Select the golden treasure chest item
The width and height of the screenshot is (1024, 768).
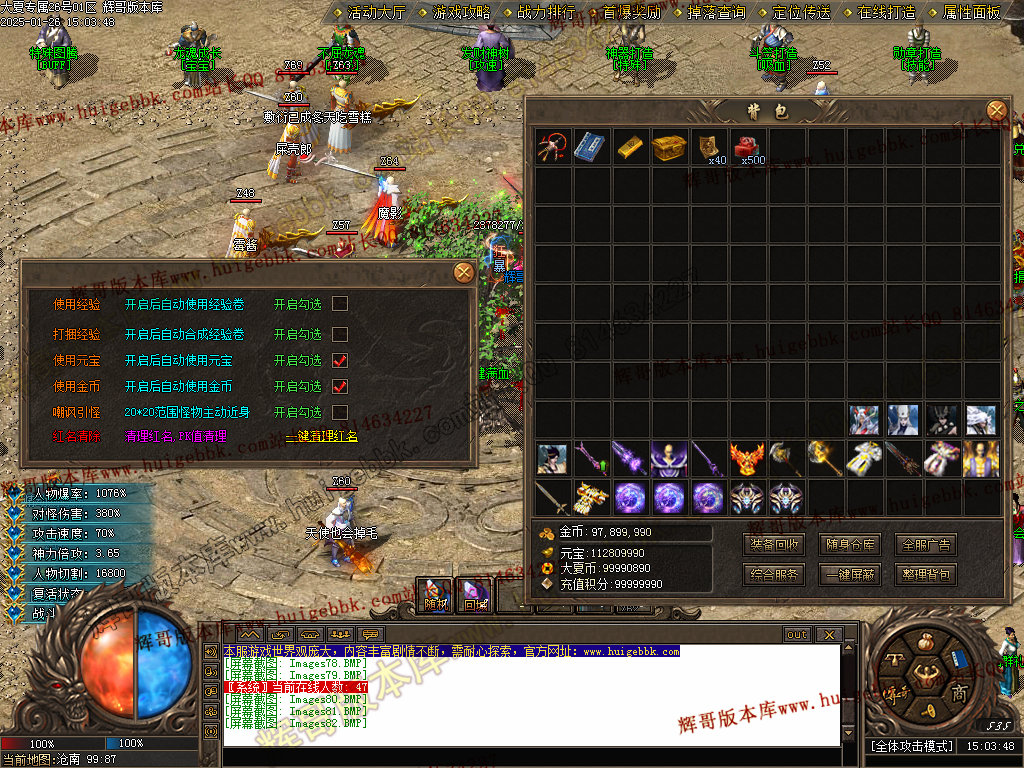tap(668, 146)
